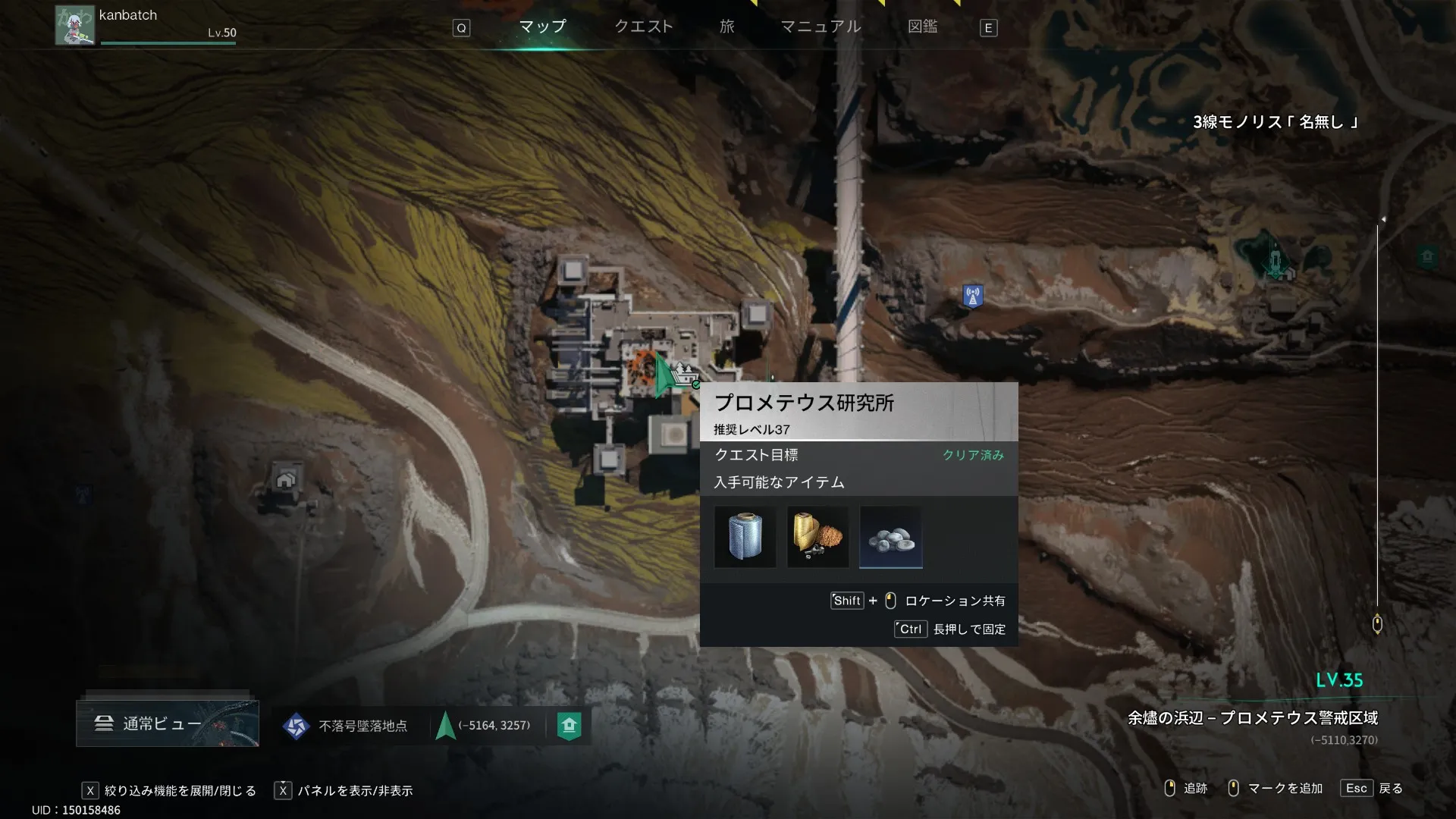Select the 旅 tab
This screenshot has width=1456, height=819.
point(726,27)
